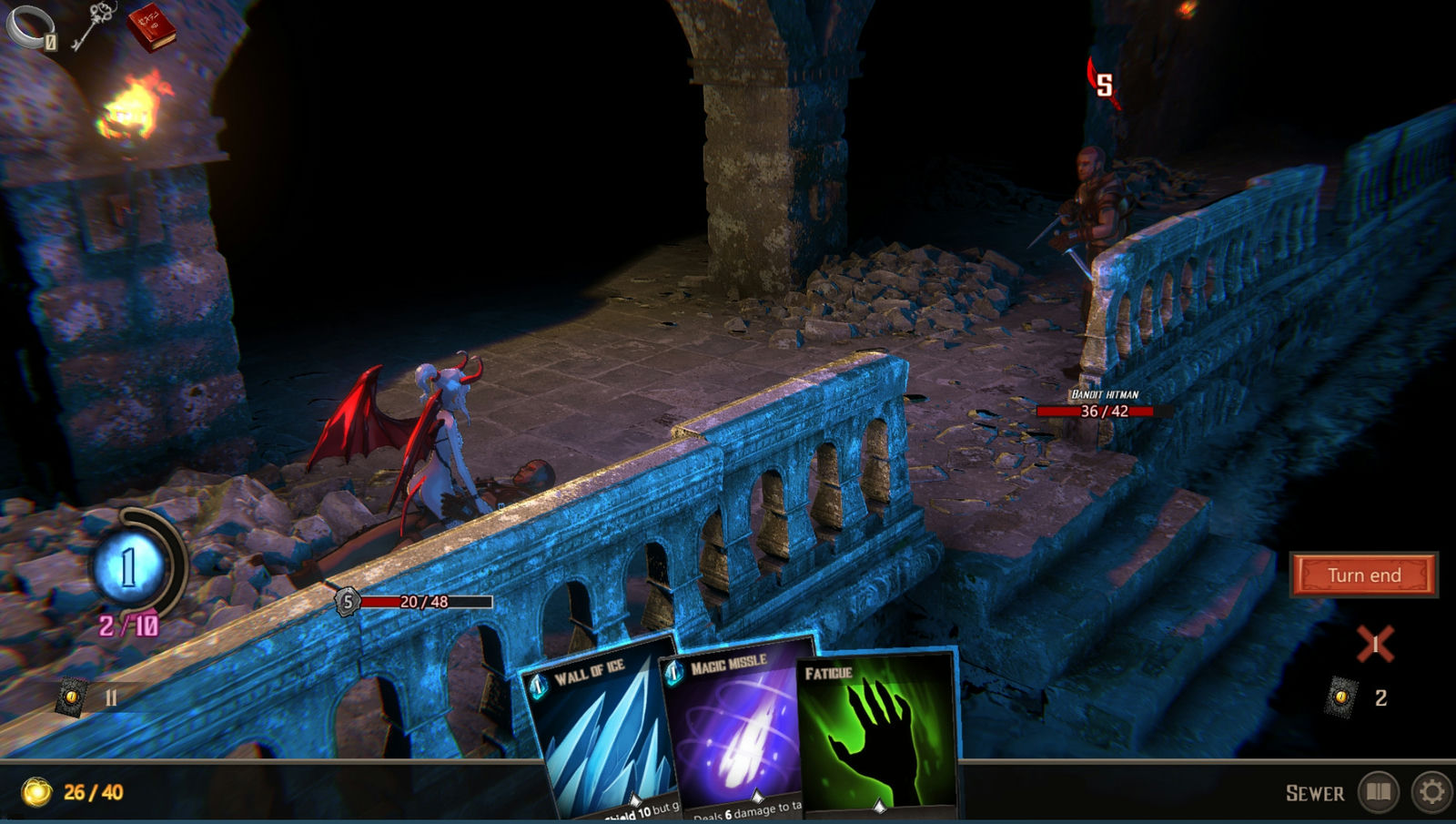The width and height of the screenshot is (1456, 824).
Task: Choose the Magic Missile card
Action: click(737, 728)
